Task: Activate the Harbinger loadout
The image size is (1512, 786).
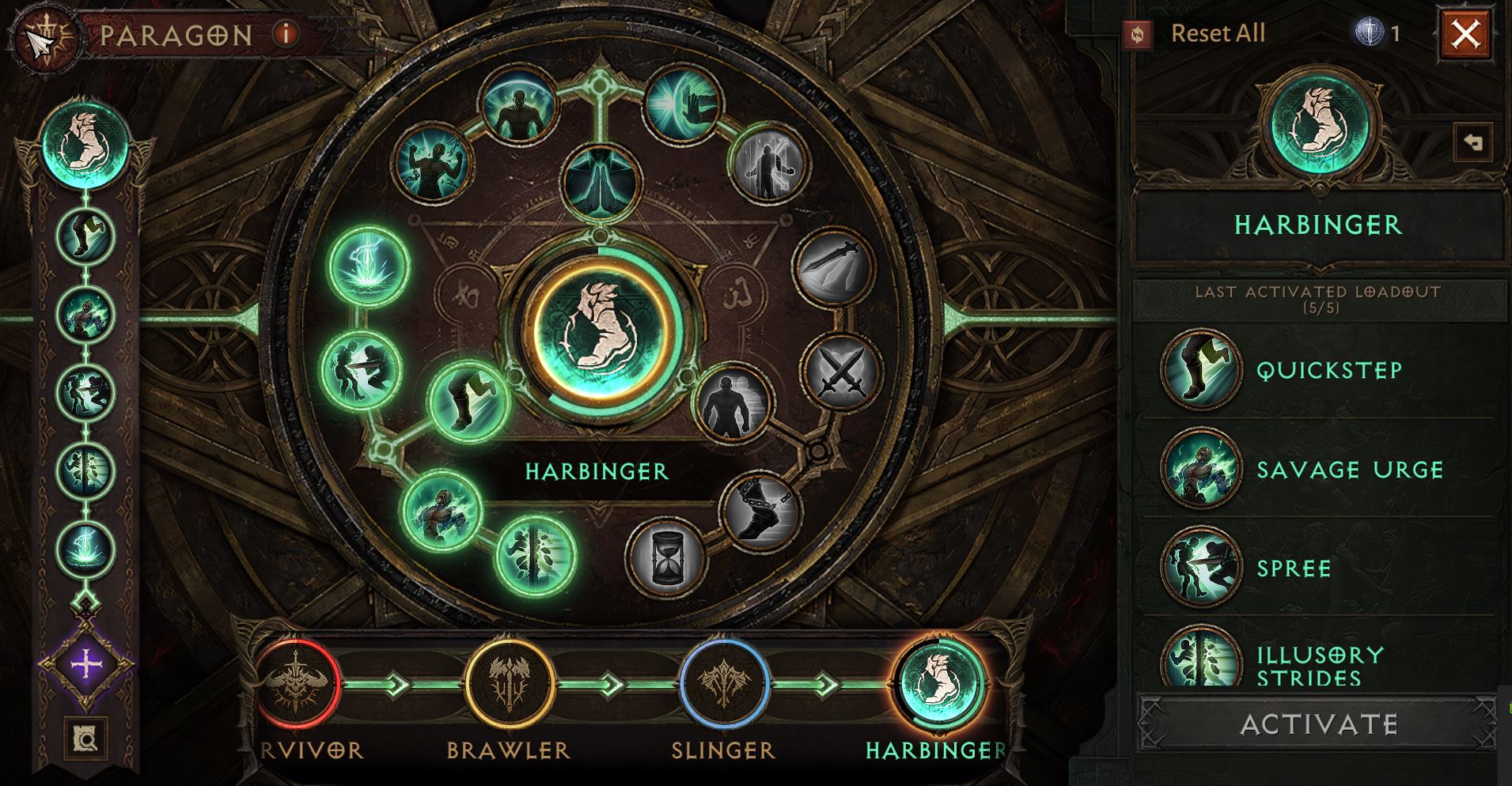Action: (x=1318, y=724)
